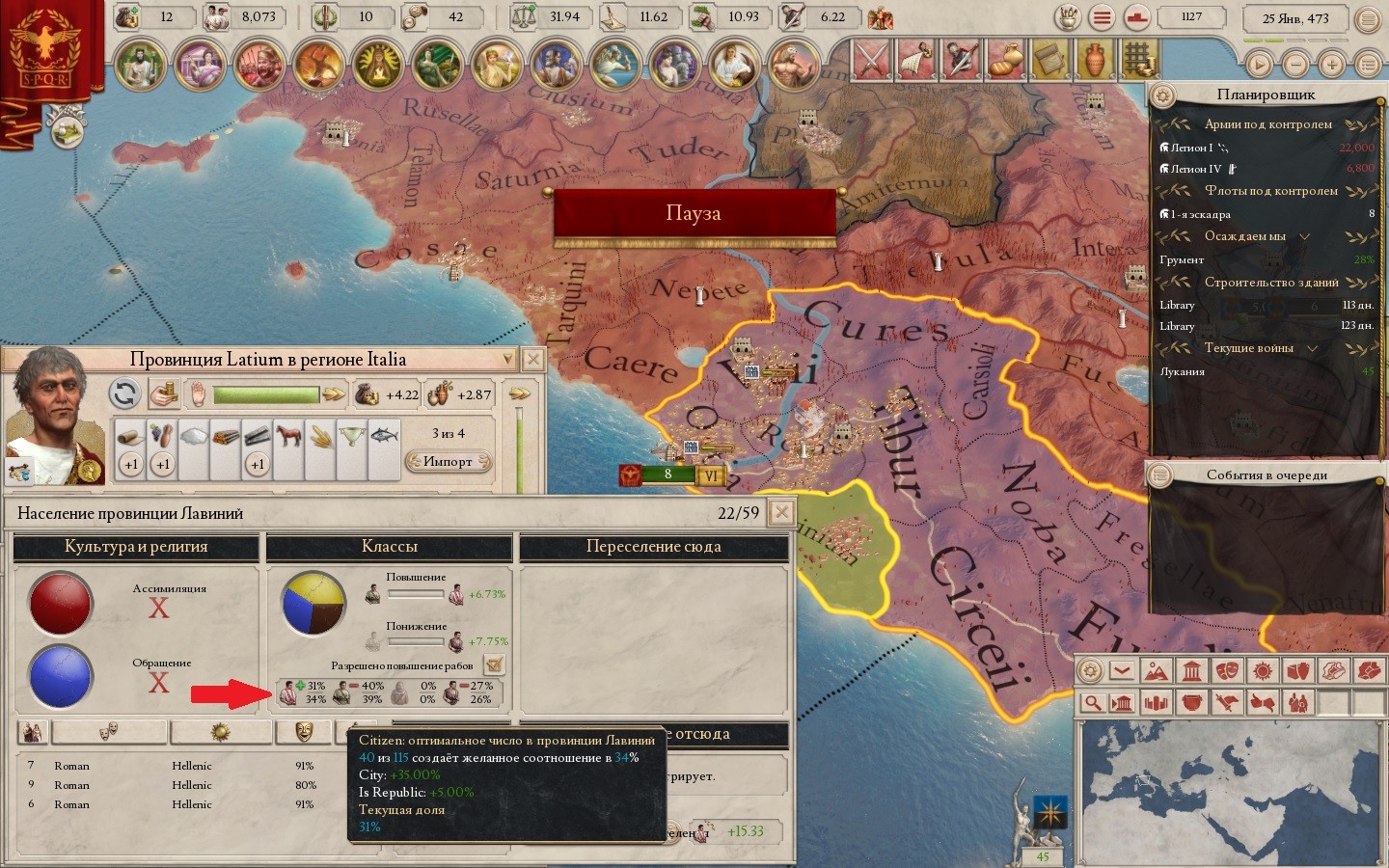
Task: Open the Лукания war entry
Action: [x=1183, y=371]
